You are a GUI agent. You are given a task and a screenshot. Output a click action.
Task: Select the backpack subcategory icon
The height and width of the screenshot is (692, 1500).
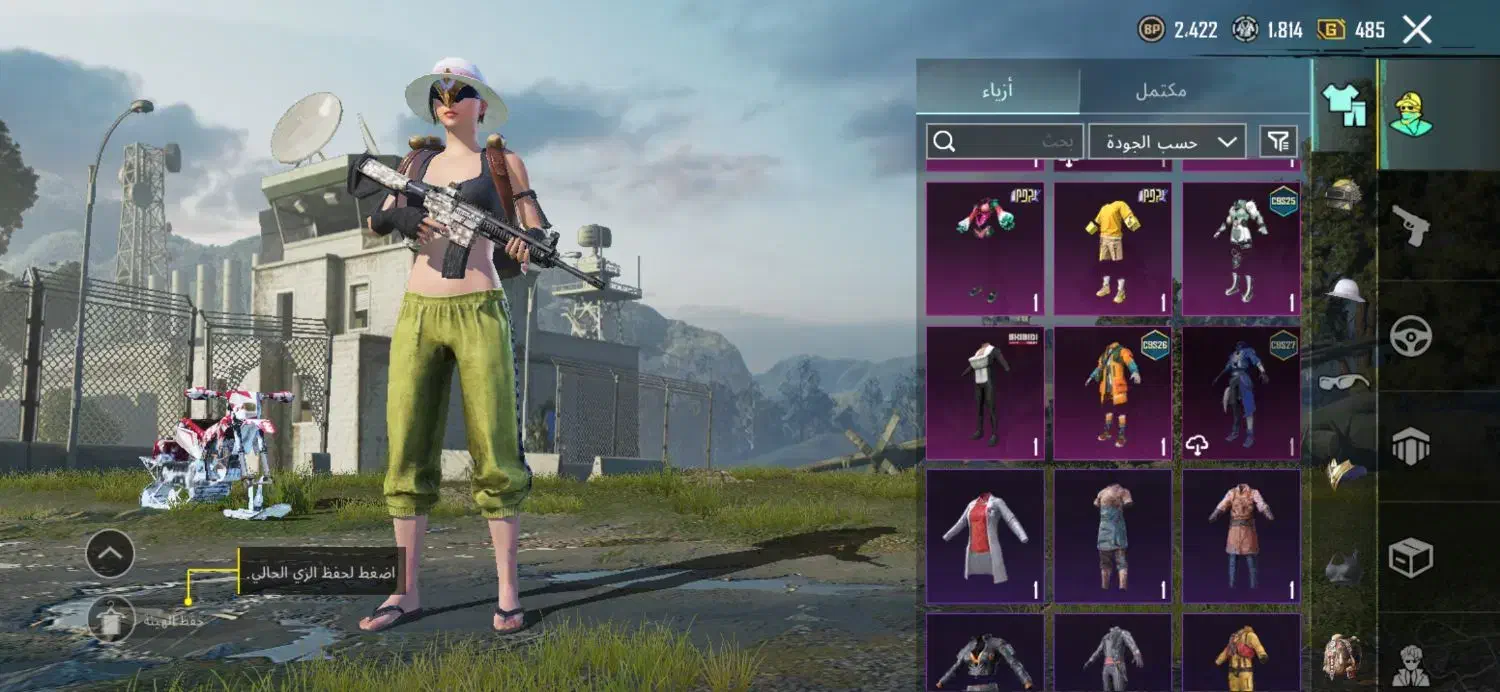point(1342,656)
